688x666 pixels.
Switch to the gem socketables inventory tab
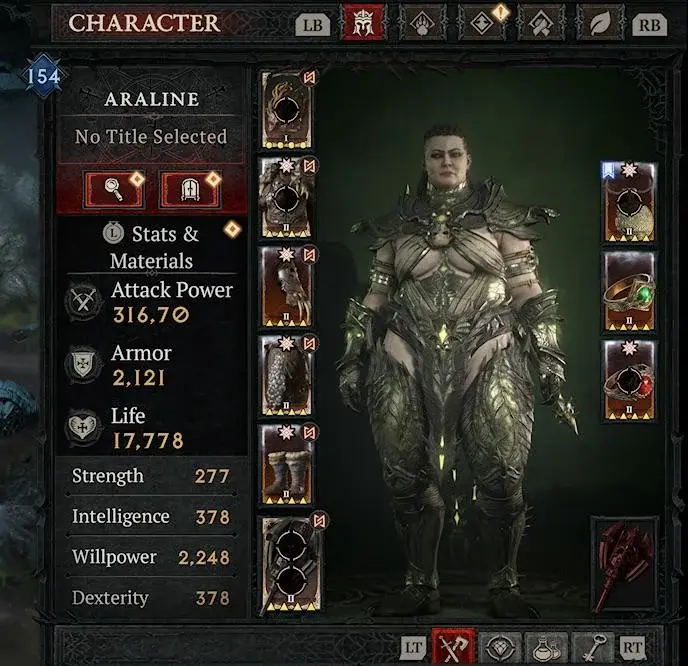[497, 648]
